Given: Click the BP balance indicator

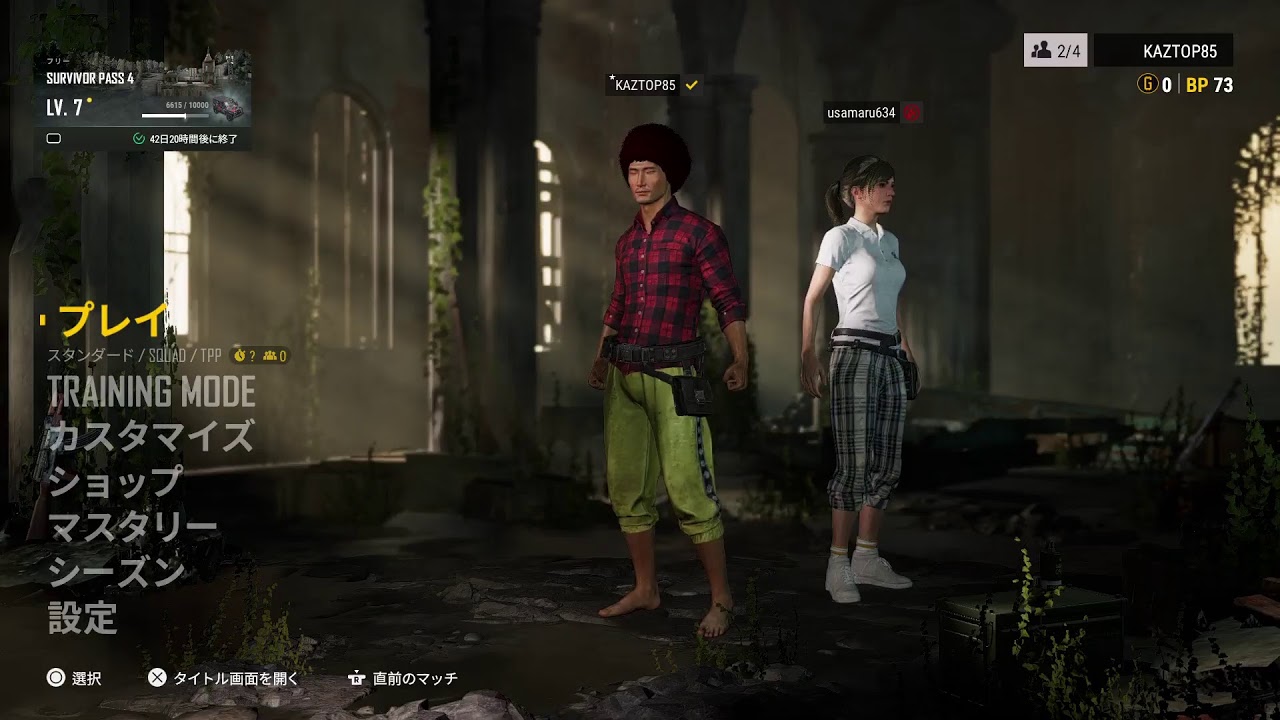Looking at the screenshot, I should [1210, 86].
